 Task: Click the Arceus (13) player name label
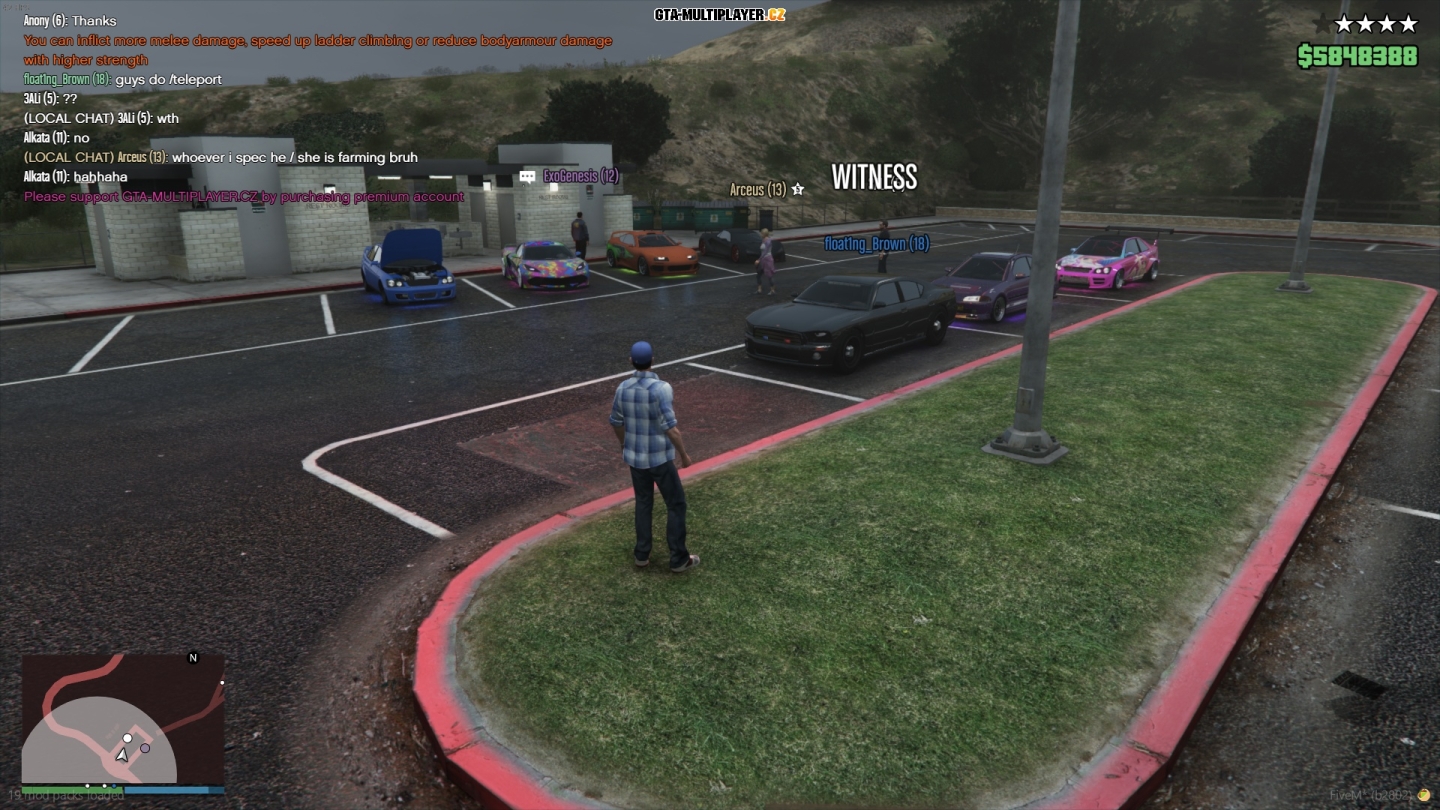[x=759, y=189]
